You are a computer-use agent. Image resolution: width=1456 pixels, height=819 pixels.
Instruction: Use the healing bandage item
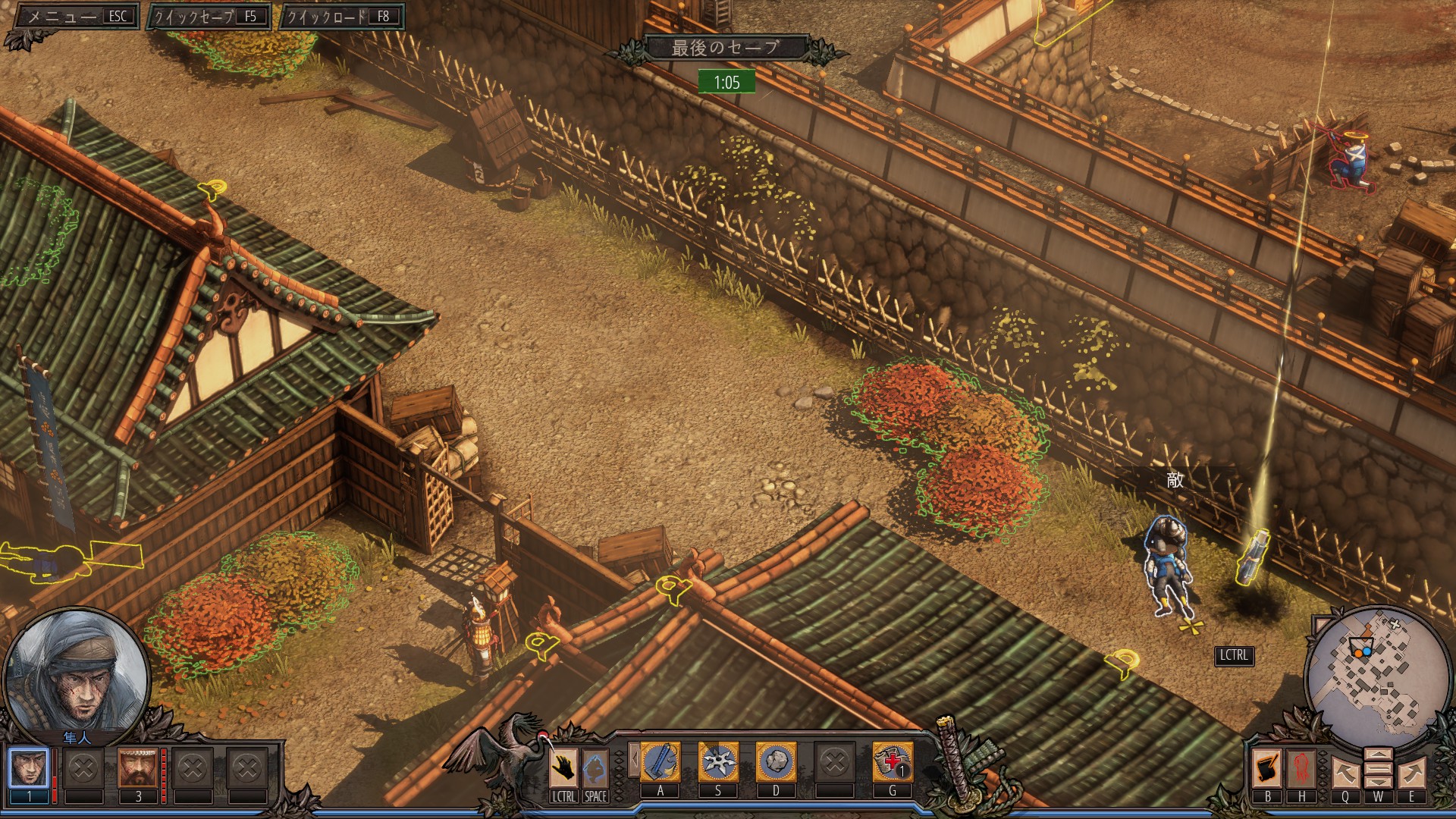[893, 762]
